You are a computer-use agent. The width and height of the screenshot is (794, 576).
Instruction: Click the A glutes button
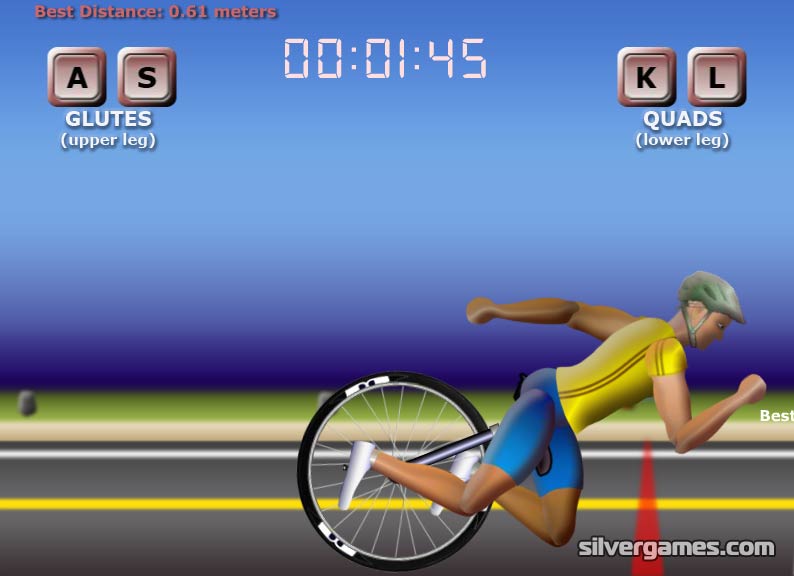click(77, 77)
